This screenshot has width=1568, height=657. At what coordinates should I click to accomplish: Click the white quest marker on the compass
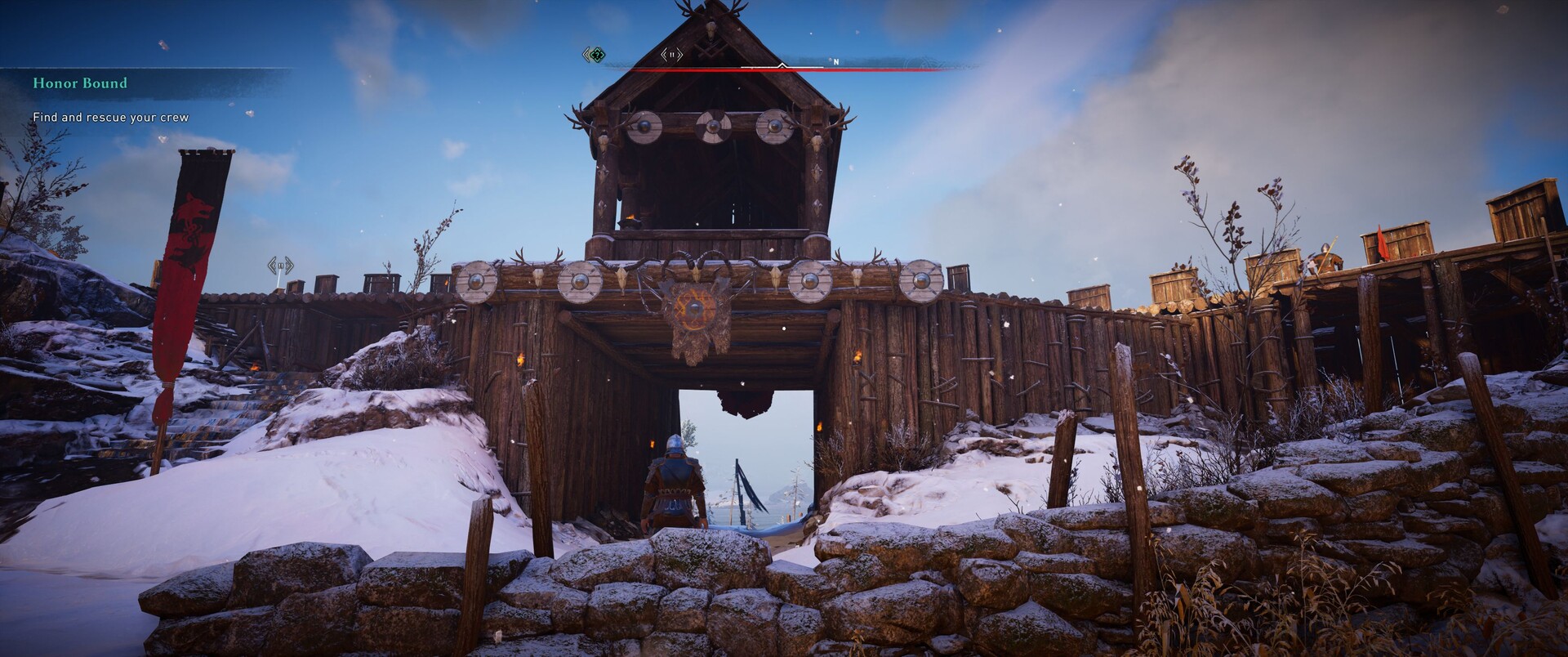tap(671, 55)
